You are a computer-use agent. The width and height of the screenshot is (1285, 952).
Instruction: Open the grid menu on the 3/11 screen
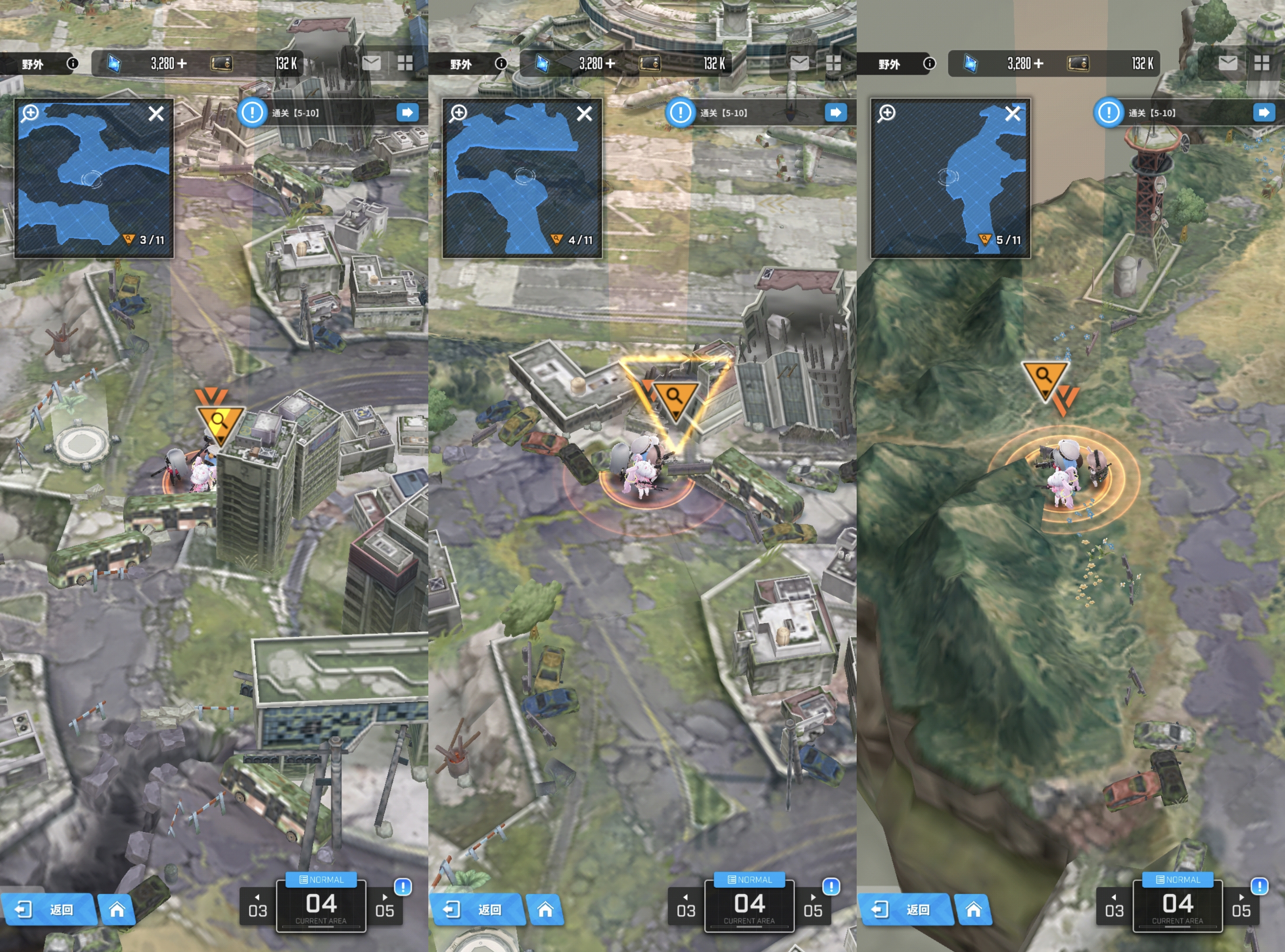pos(405,63)
